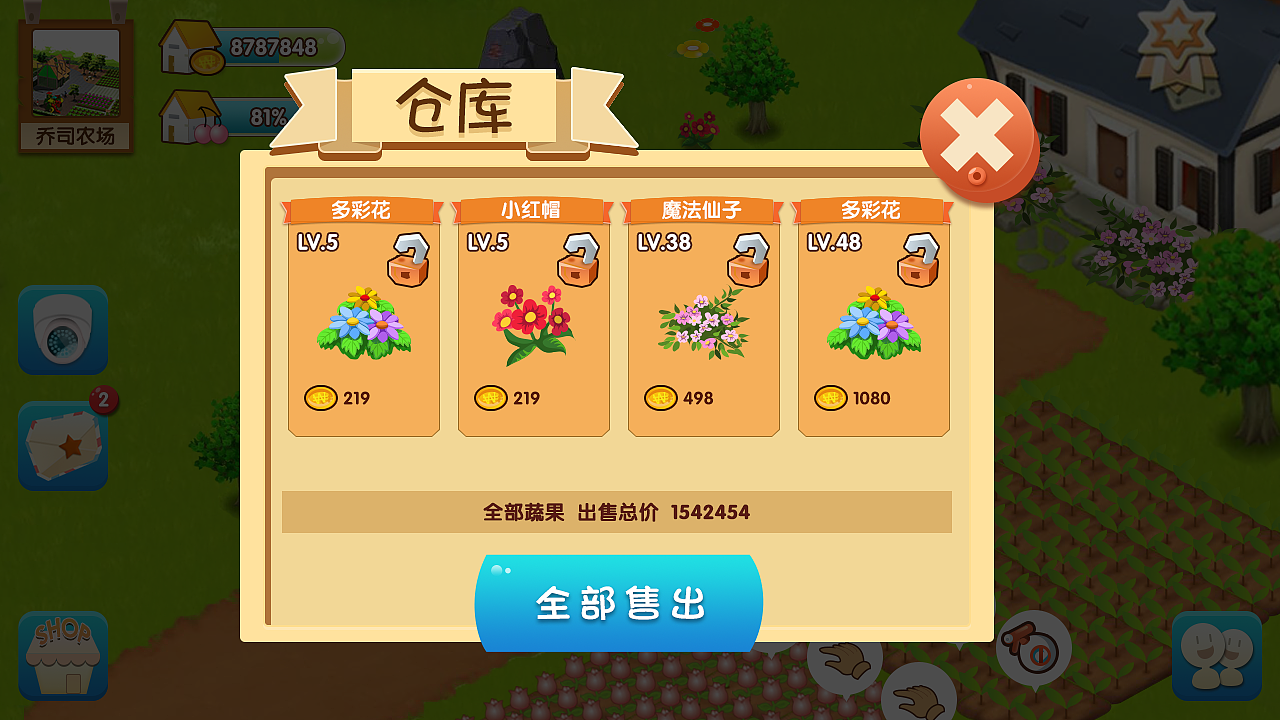
Task: Click the total sale price bar showing 1542454
Action: 617,512
